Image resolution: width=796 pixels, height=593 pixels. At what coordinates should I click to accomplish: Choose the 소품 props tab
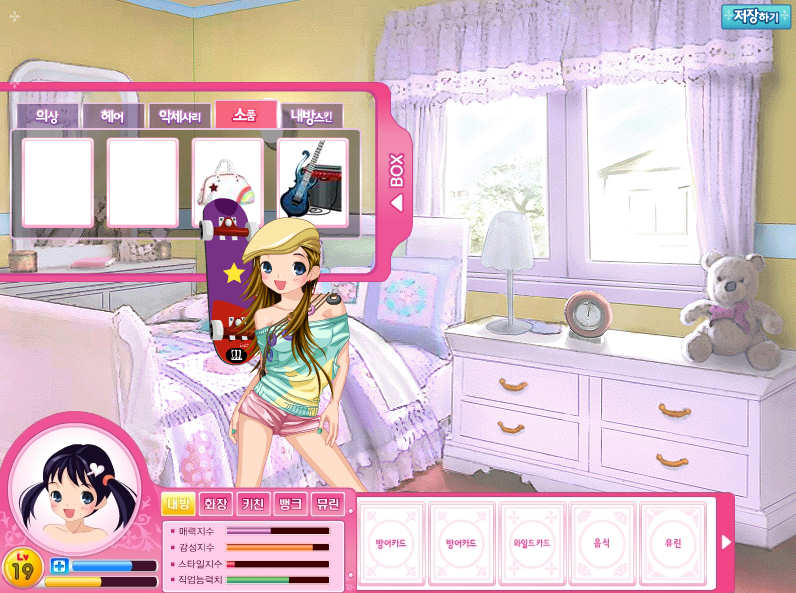coord(245,115)
